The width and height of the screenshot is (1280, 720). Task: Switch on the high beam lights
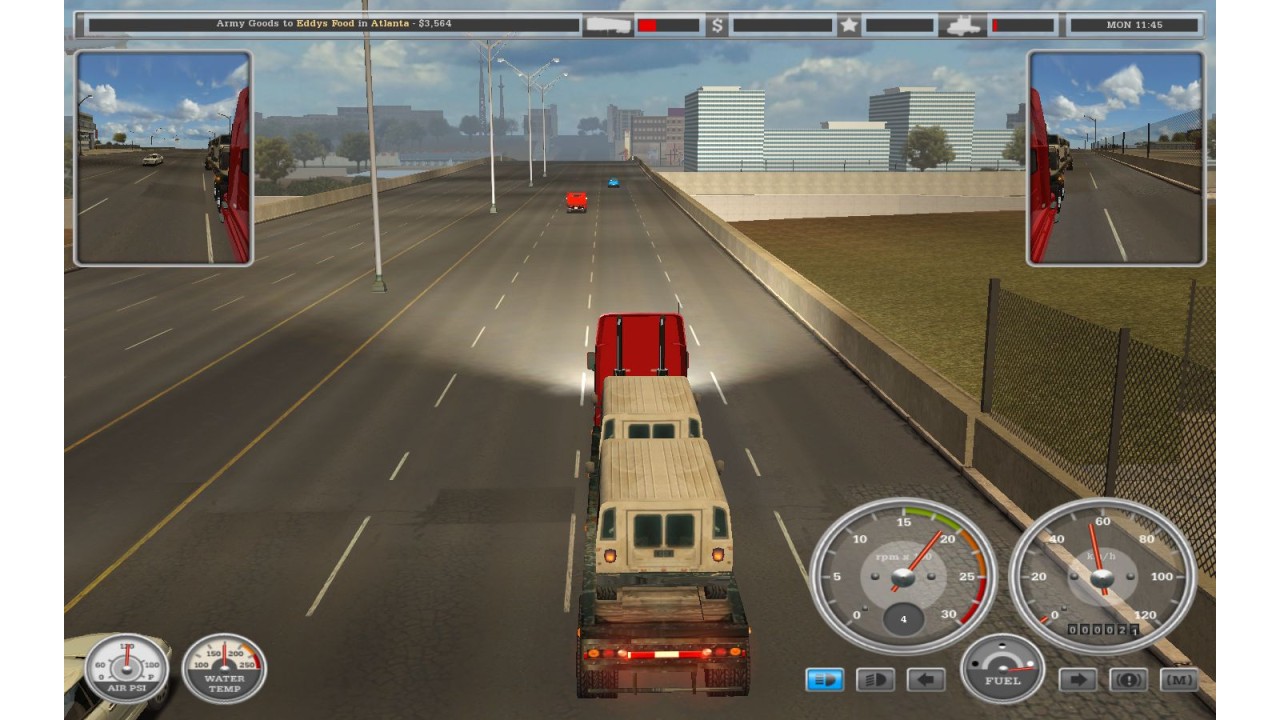[x=875, y=680]
